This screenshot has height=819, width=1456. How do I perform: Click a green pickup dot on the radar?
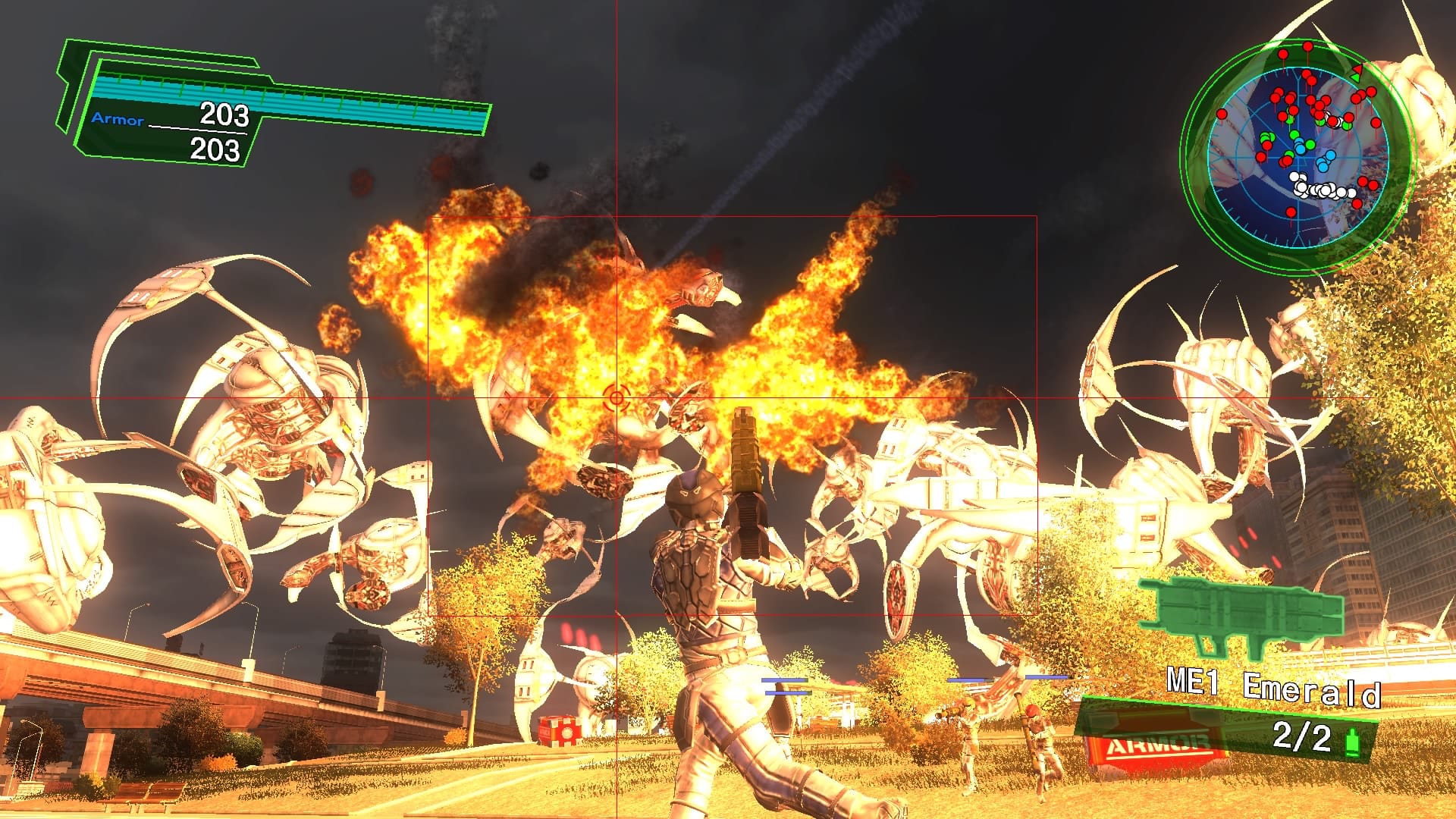click(1294, 133)
